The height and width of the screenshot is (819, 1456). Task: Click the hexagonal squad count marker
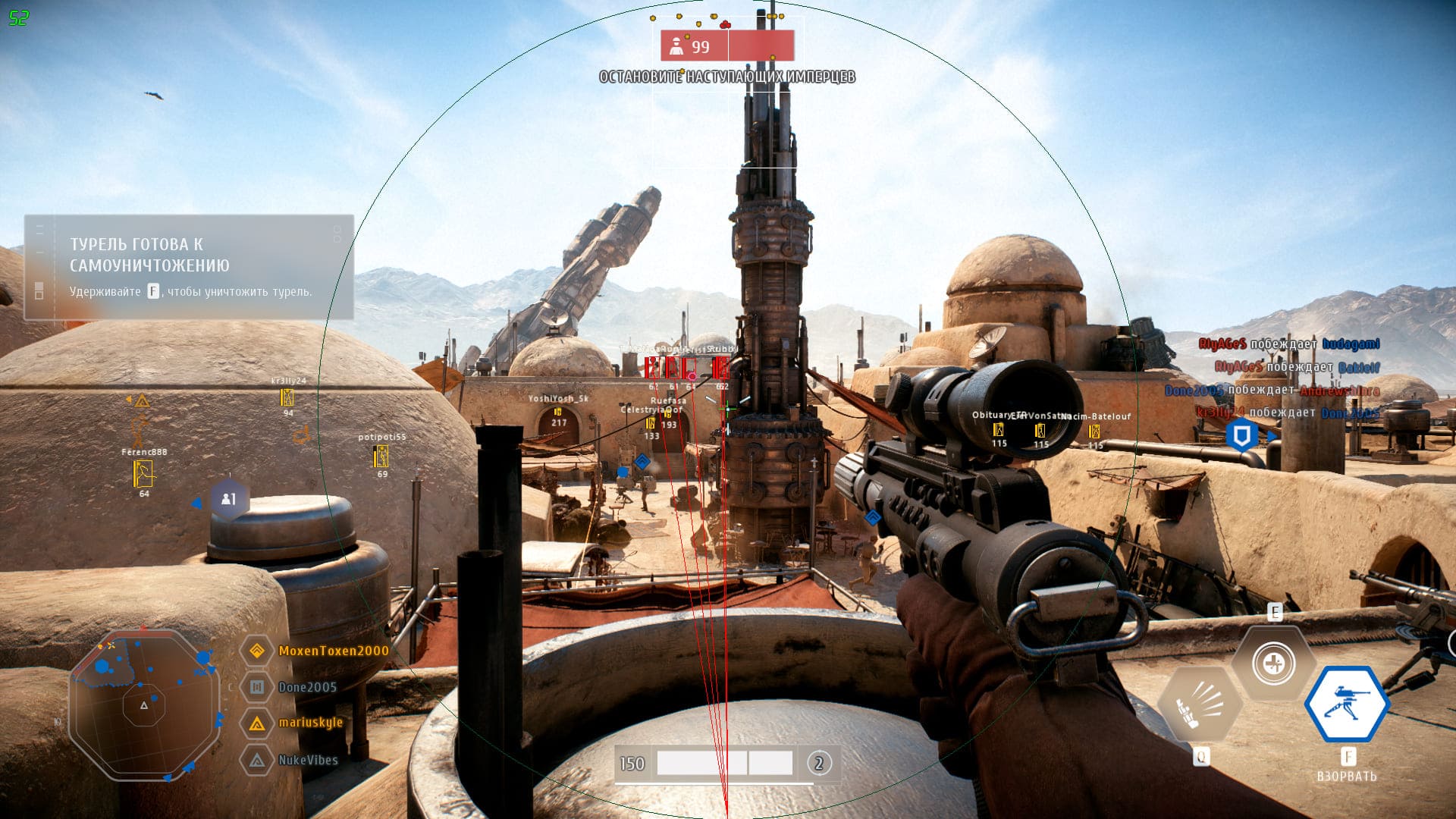(228, 499)
